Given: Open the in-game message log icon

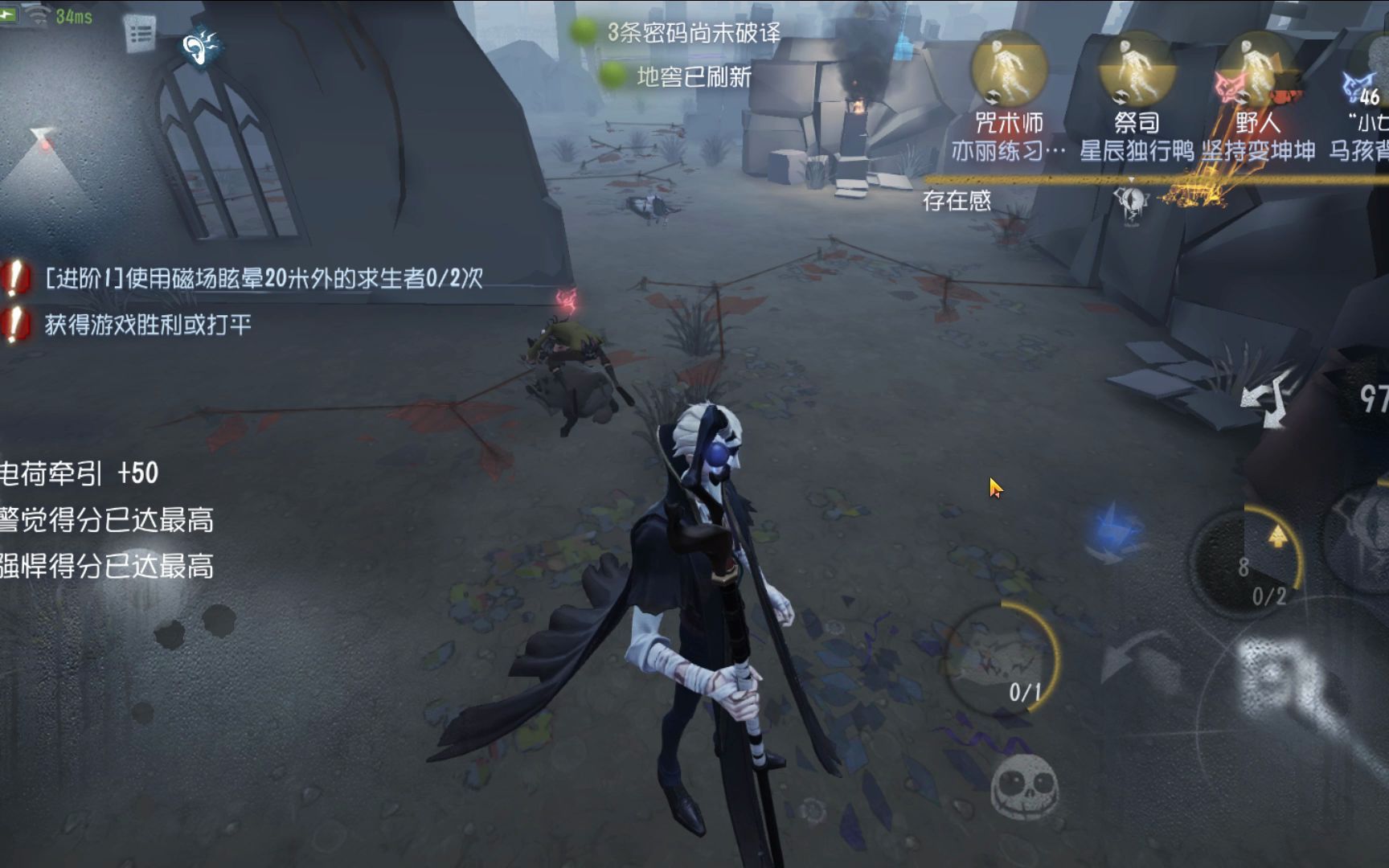Looking at the screenshot, I should tap(137, 34).
